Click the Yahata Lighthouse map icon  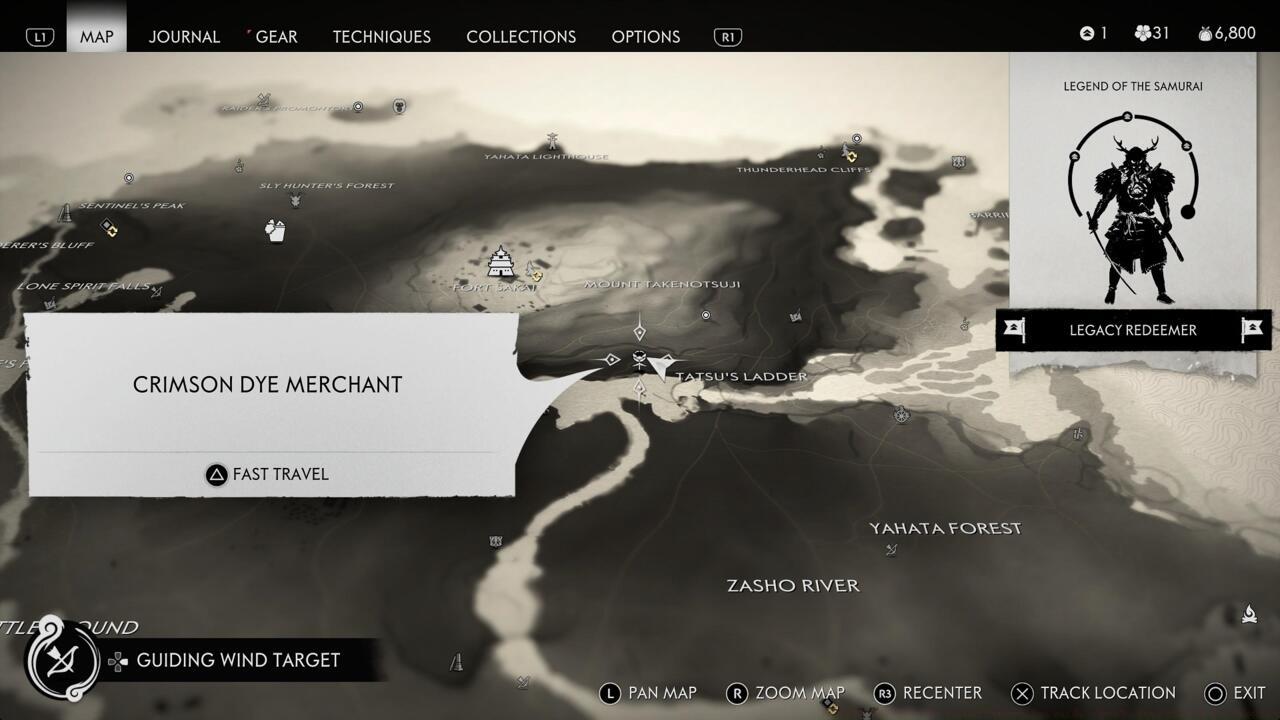point(550,140)
